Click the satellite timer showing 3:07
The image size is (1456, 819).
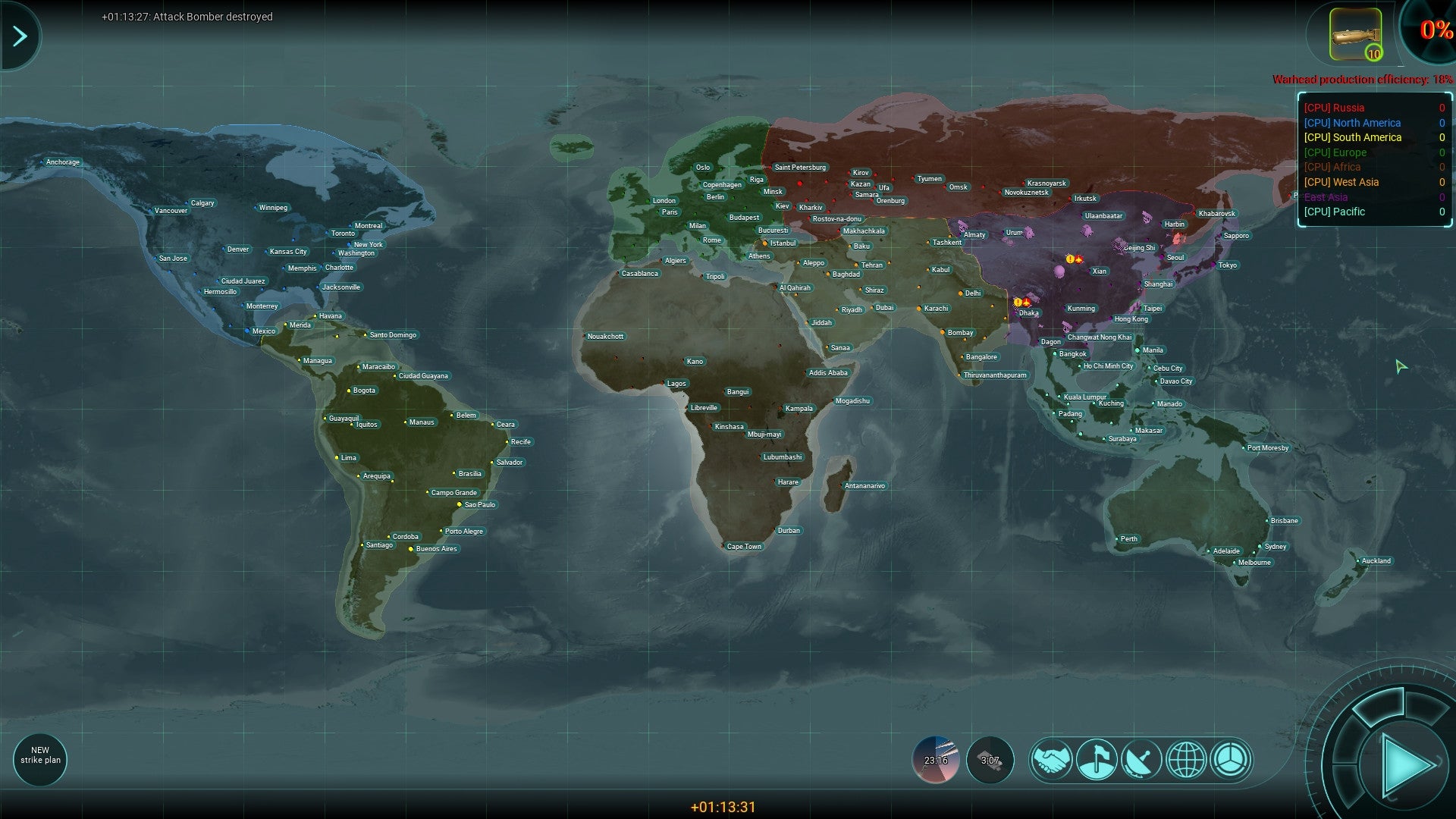(x=990, y=759)
